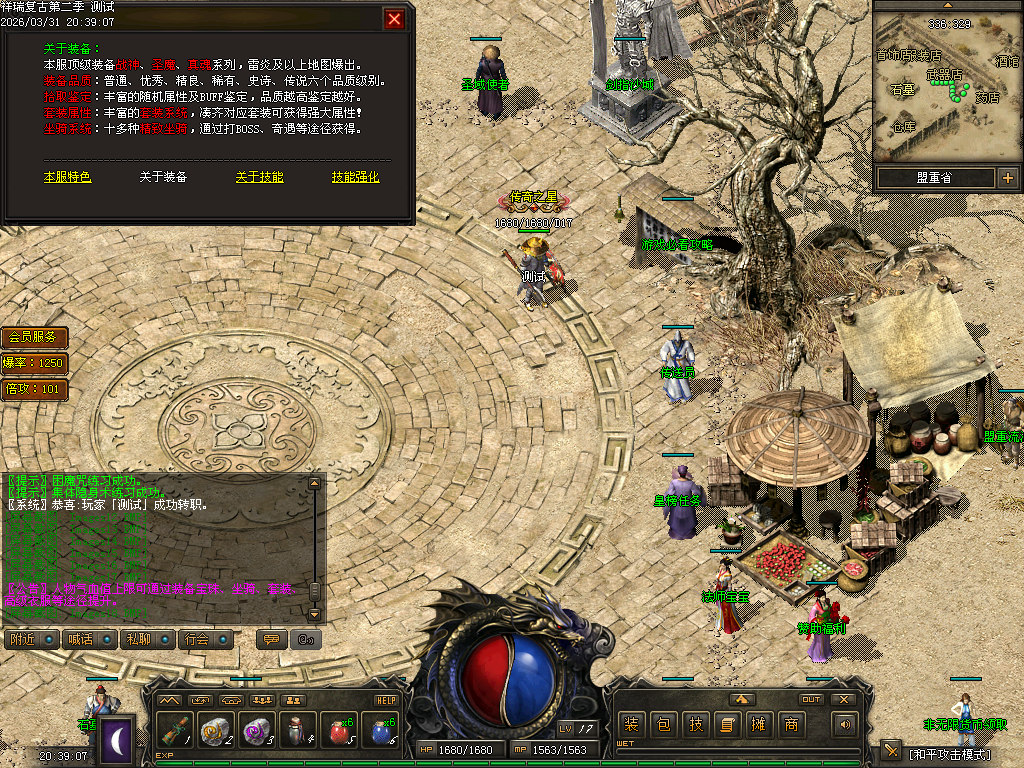Toggle the 行会 guild chat channel
This screenshot has width=1024, height=768.
(206, 639)
